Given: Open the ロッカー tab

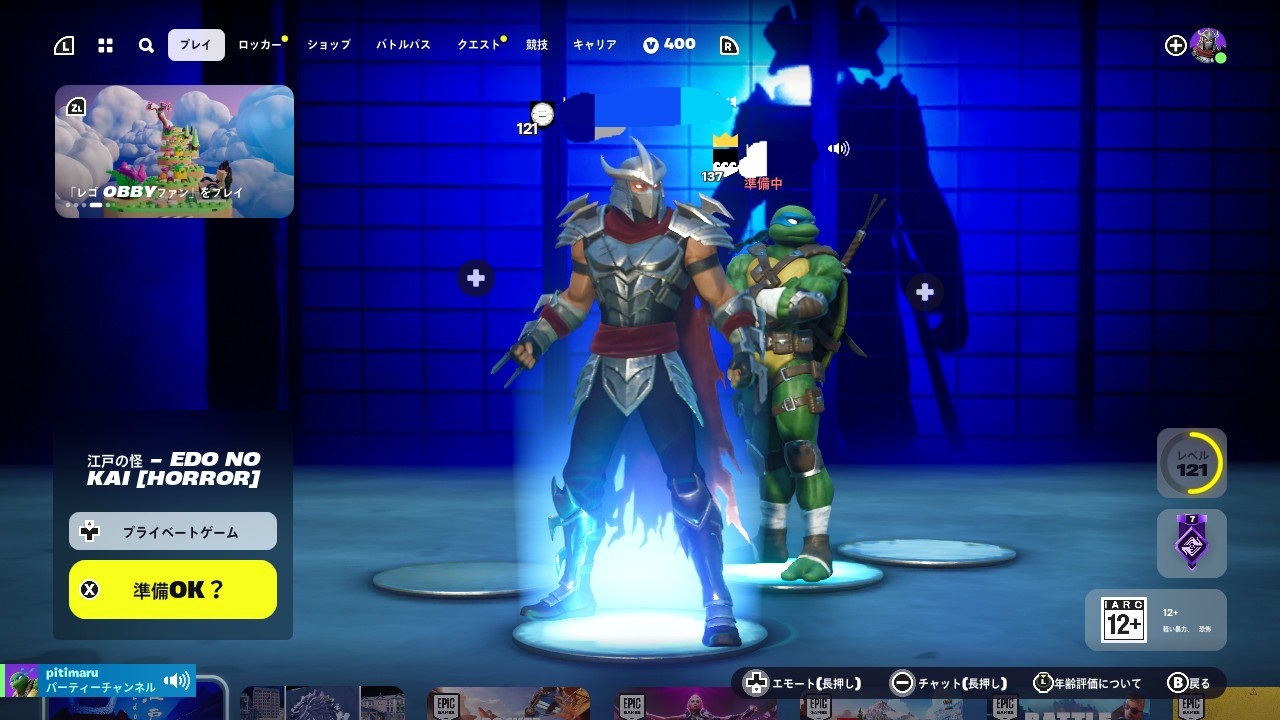Looking at the screenshot, I should point(260,45).
